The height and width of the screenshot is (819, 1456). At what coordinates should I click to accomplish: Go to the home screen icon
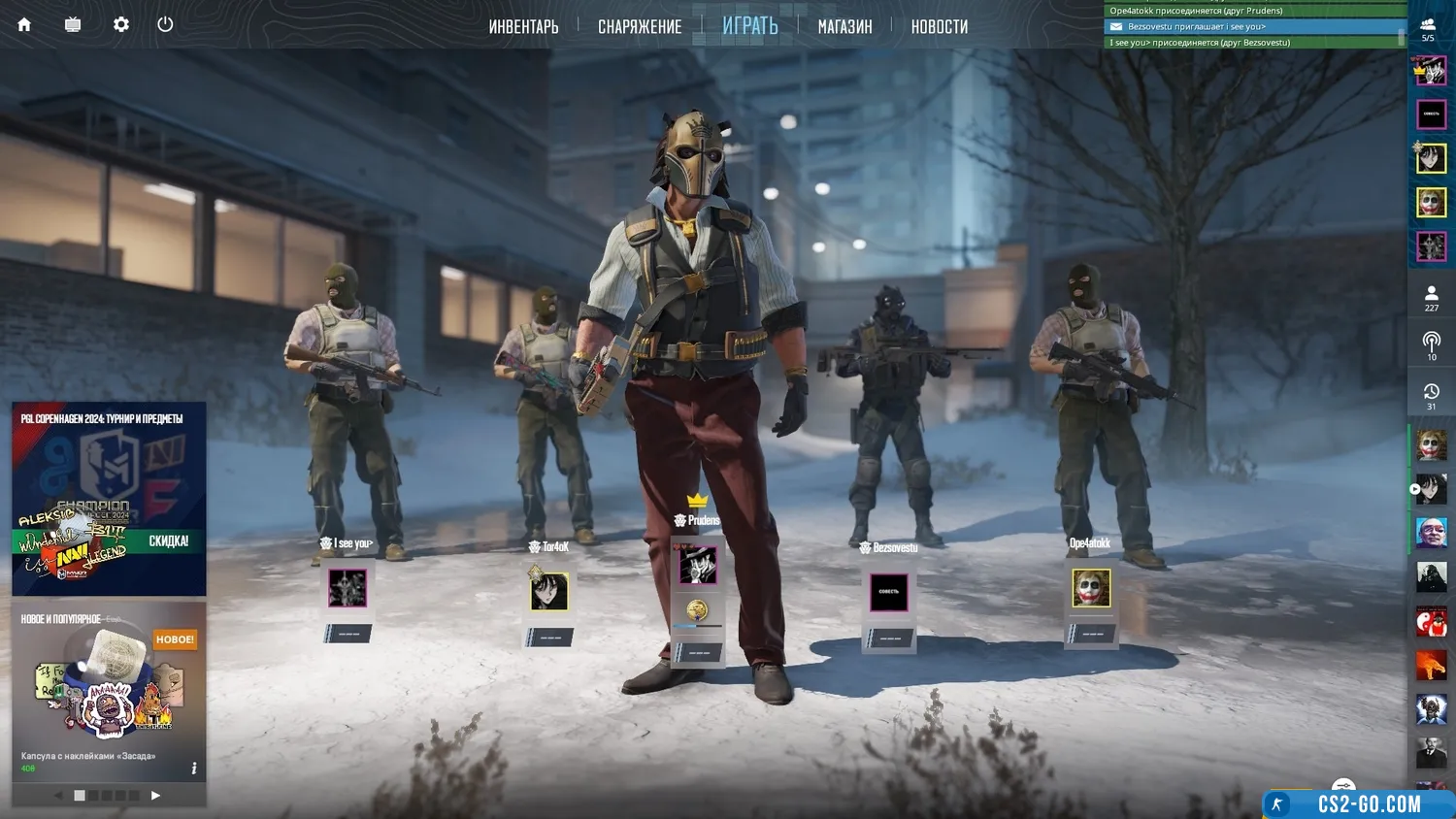click(x=24, y=24)
